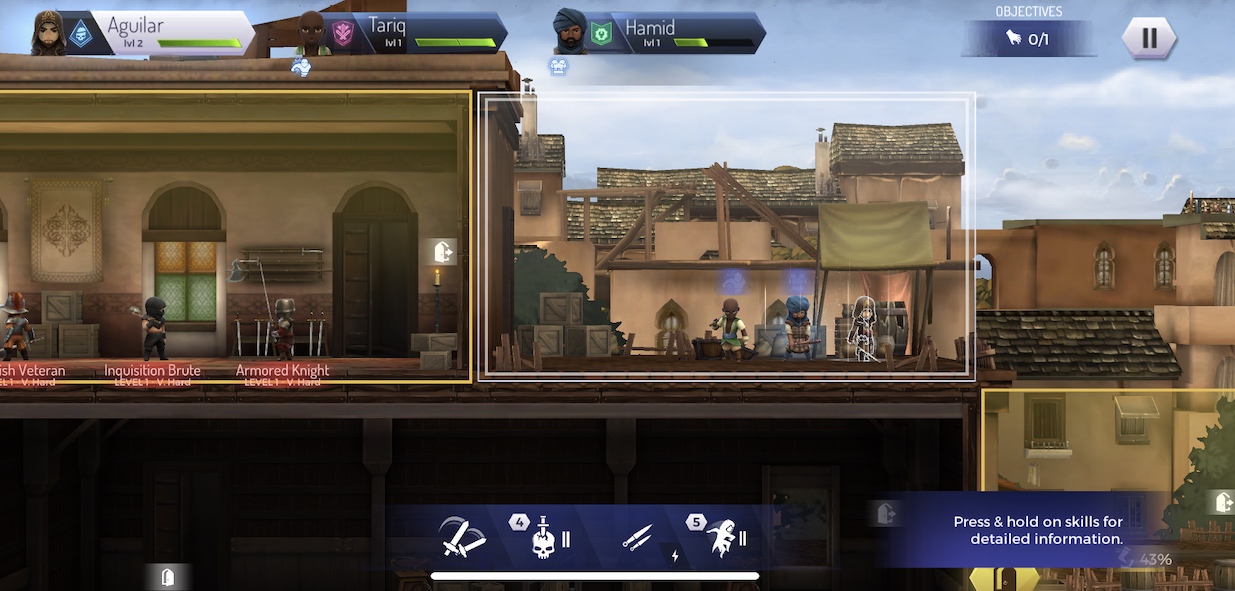This screenshot has width=1235, height=591.
Task: Pause the game with the hexagon button
Action: pyautogui.click(x=1149, y=38)
